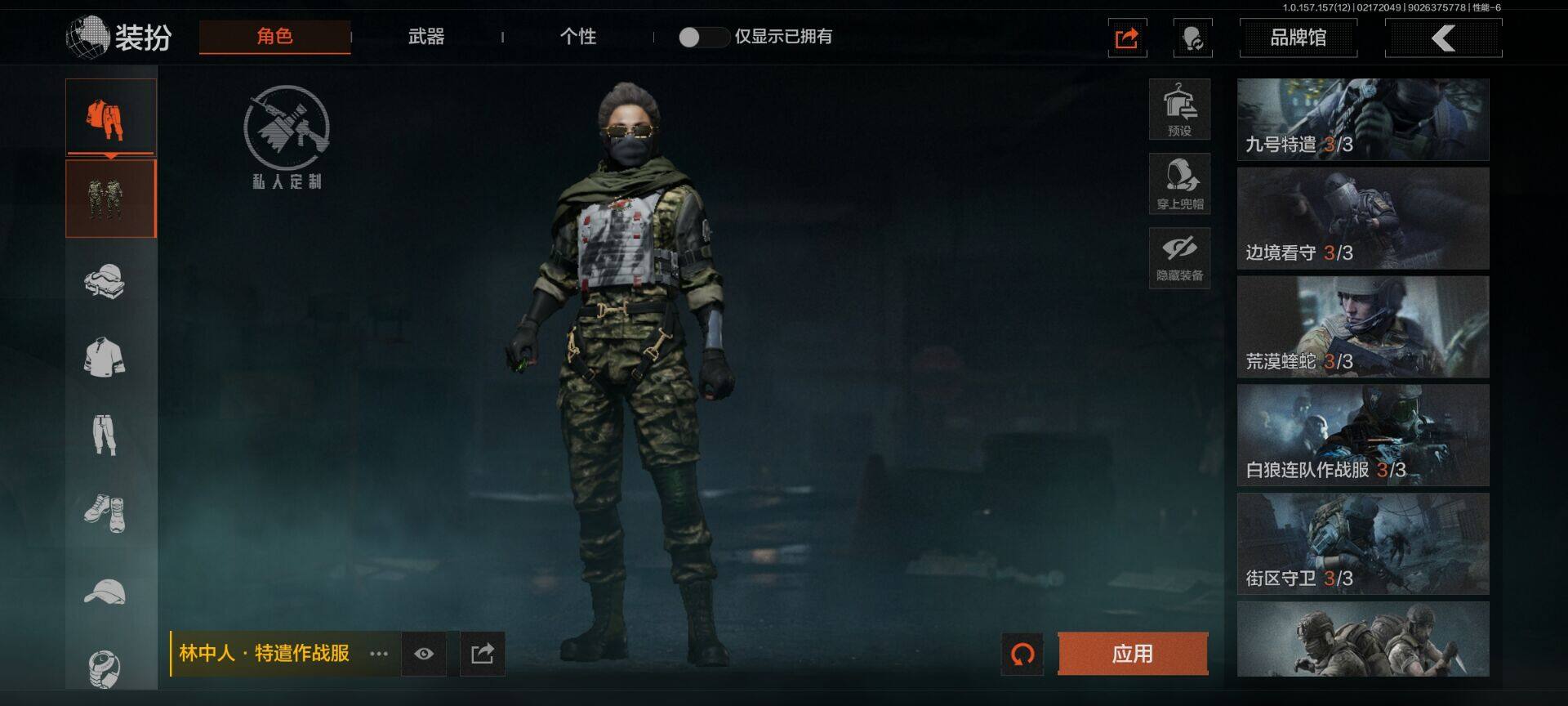This screenshot has width=1568, height=706.
Task: Select the 街区守卫 outfit set
Action: 1362,543
